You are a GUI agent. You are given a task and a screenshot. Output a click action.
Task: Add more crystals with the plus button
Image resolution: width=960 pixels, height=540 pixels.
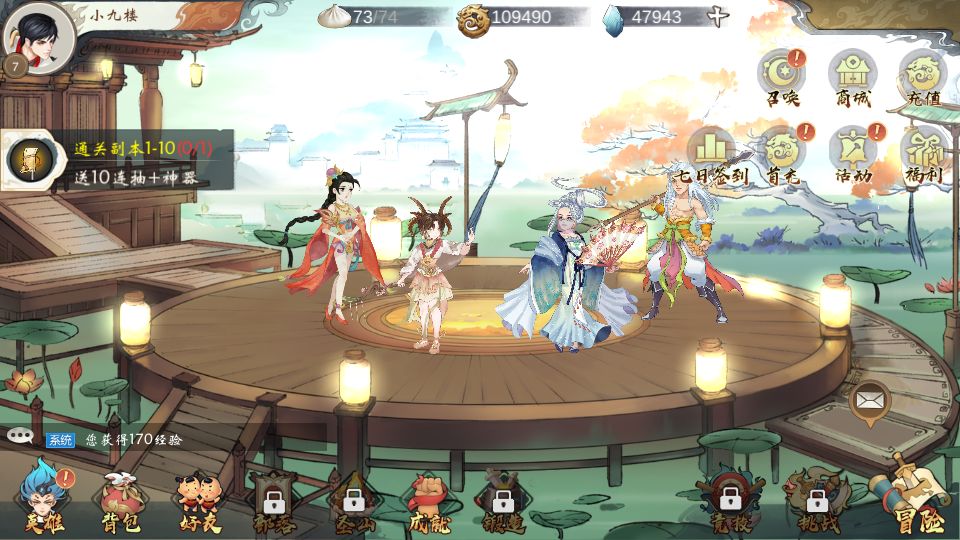717,17
